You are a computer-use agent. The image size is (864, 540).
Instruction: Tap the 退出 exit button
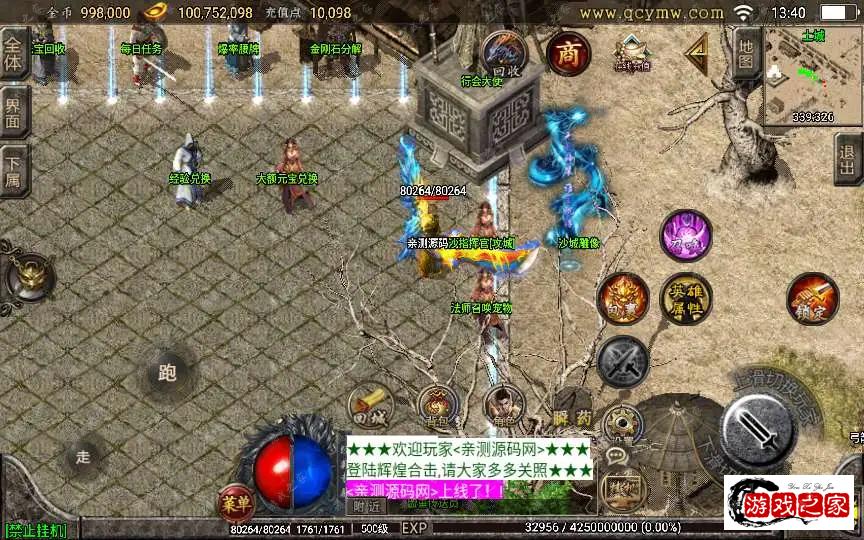(848, 158)
